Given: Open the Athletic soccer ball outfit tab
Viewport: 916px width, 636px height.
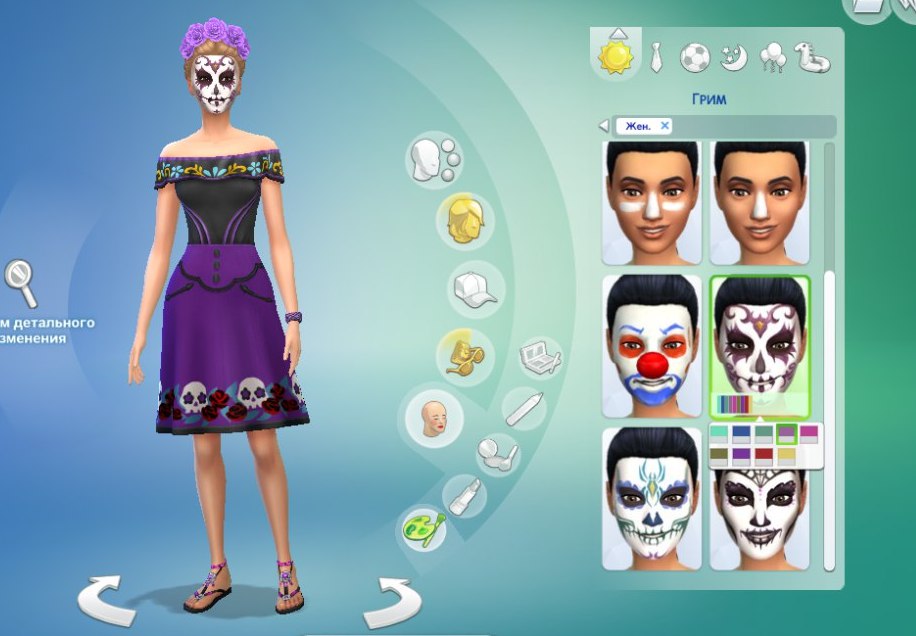Looking at the screenshot, I should pyautogui.click(x=694, y=57).
